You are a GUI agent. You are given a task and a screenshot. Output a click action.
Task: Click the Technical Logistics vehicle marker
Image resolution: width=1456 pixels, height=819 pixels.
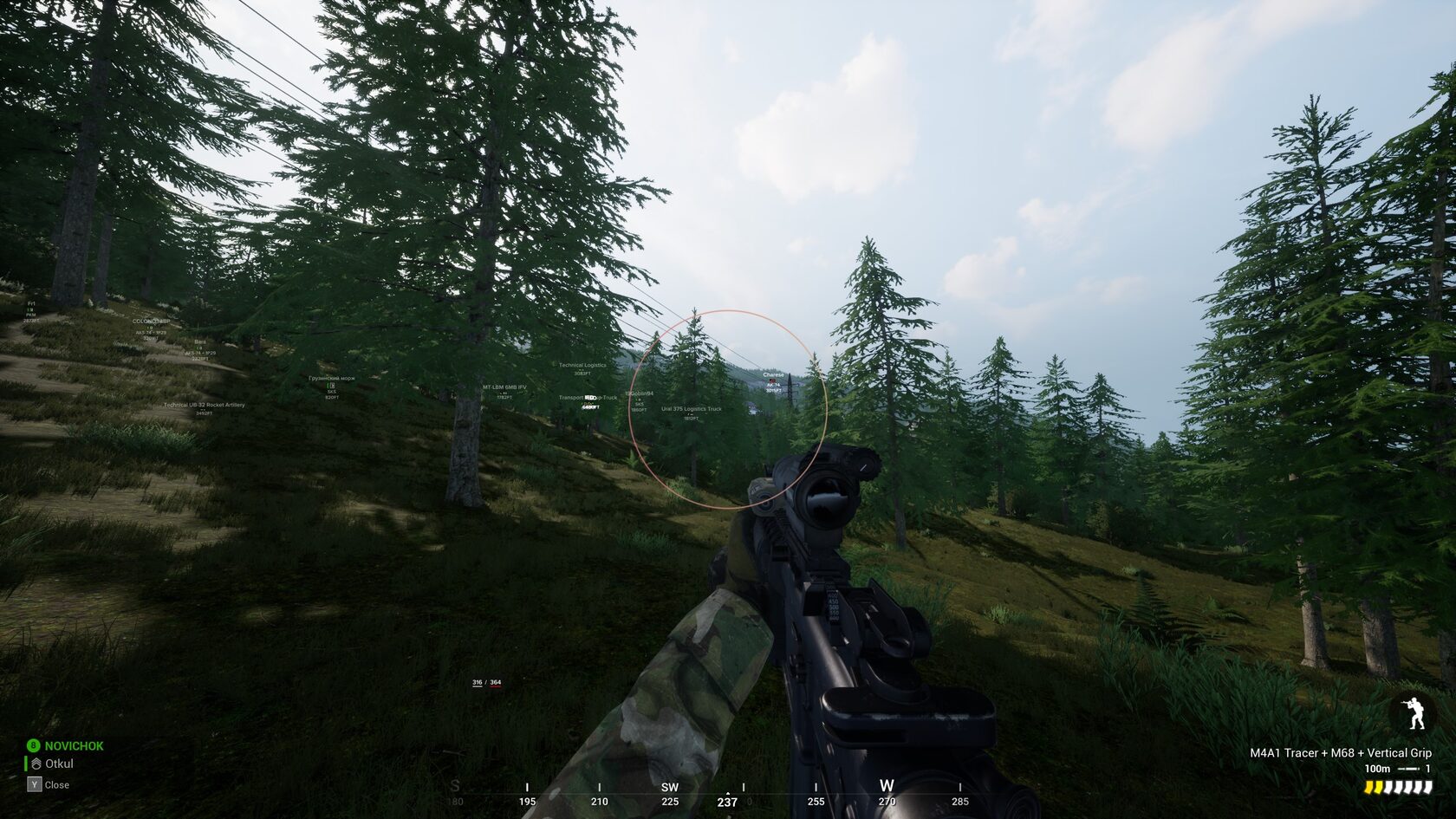pyautogui.click(x=582, y=365)
